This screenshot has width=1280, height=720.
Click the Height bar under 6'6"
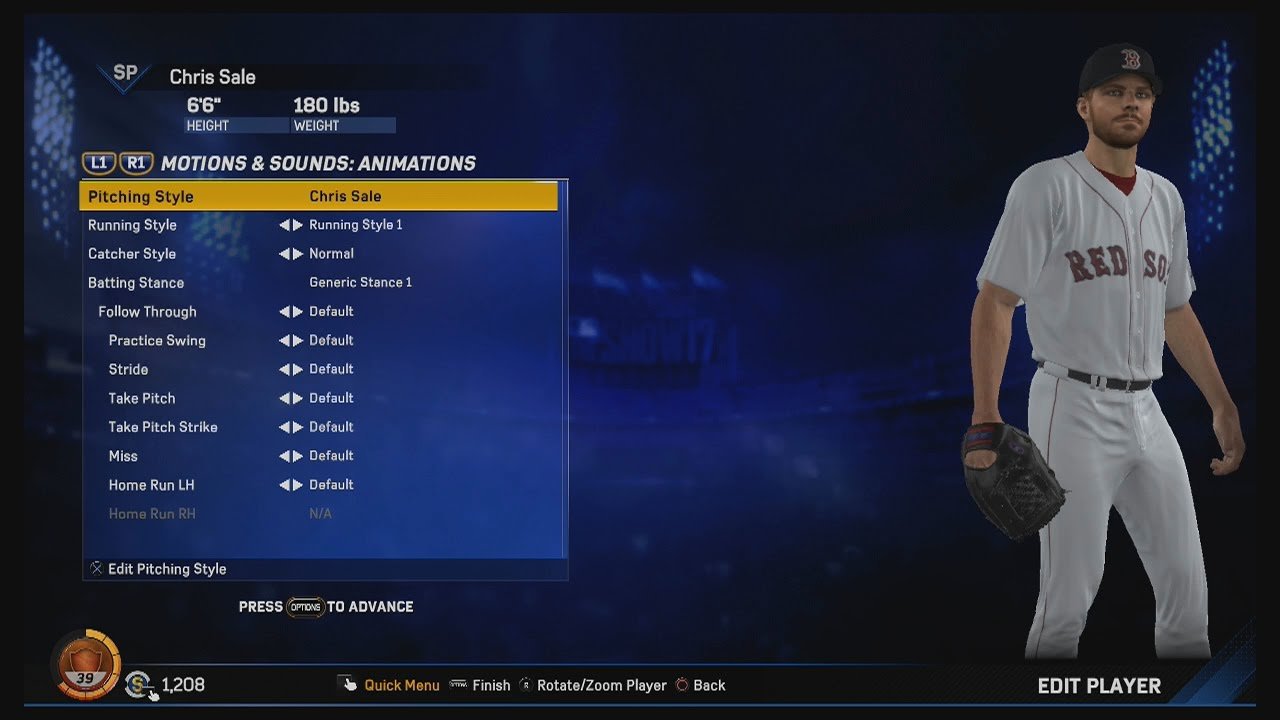pyautogui.click(x=237, y=124)
